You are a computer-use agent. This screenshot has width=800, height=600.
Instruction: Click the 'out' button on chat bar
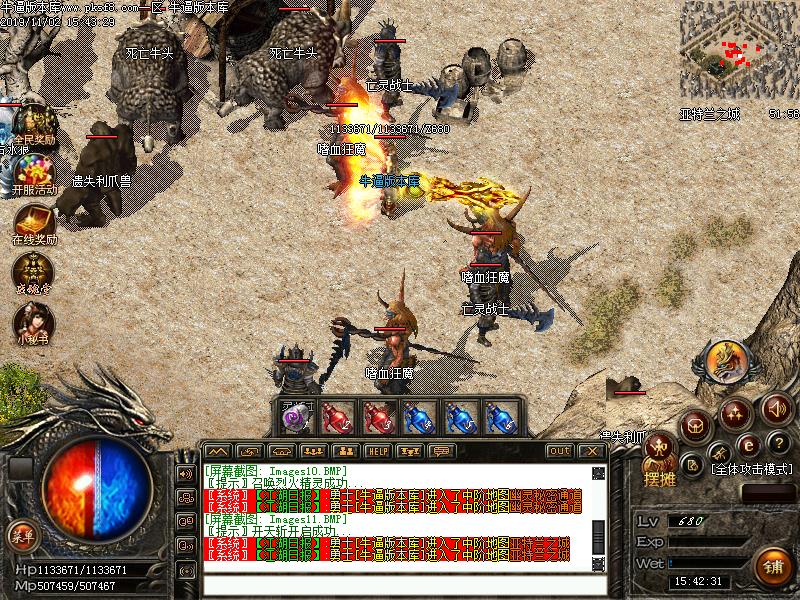pyautogui.click(x=559, y=451)
